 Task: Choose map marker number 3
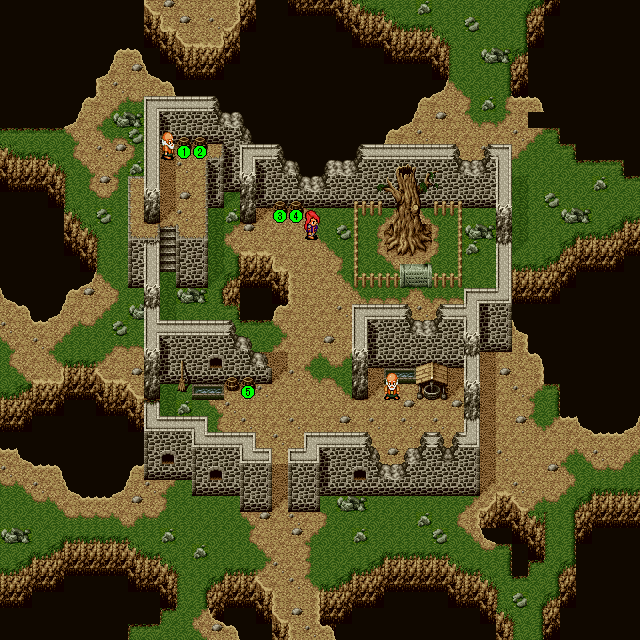280,216
